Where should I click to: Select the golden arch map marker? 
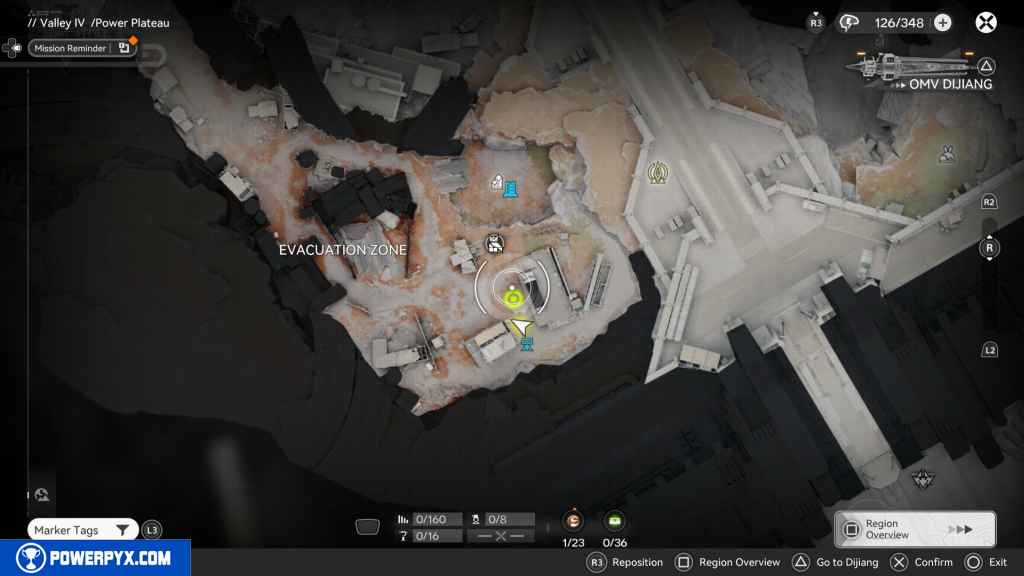pos(657,172)
